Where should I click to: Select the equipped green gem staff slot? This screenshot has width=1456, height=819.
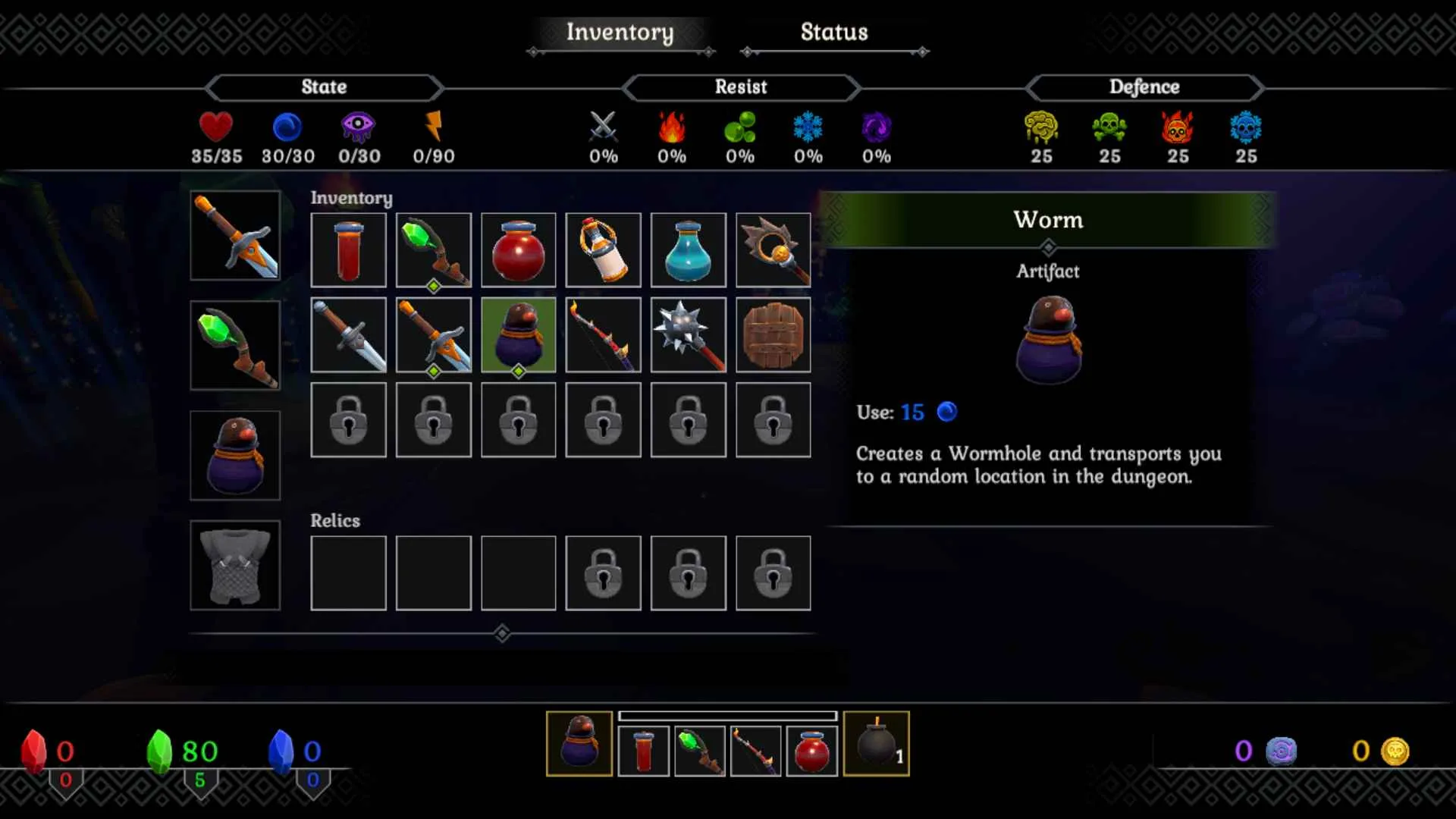point(235,346)
